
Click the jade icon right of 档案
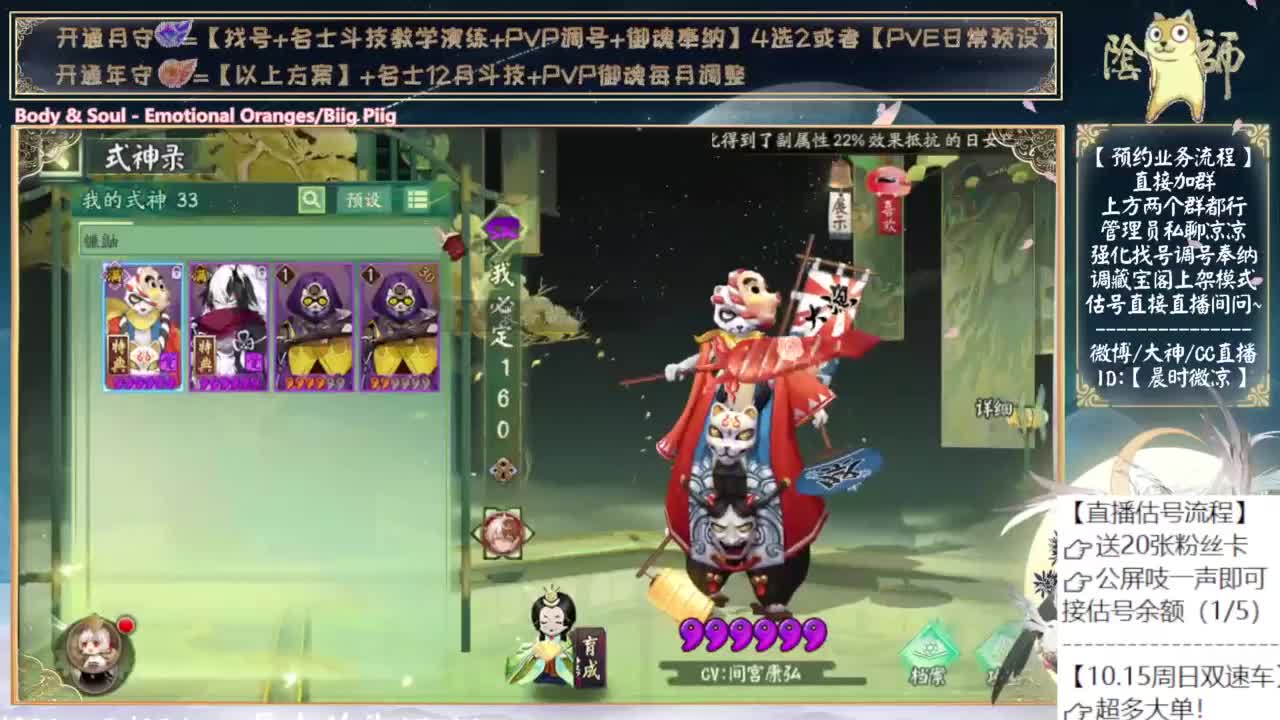tap(1000, 650)
